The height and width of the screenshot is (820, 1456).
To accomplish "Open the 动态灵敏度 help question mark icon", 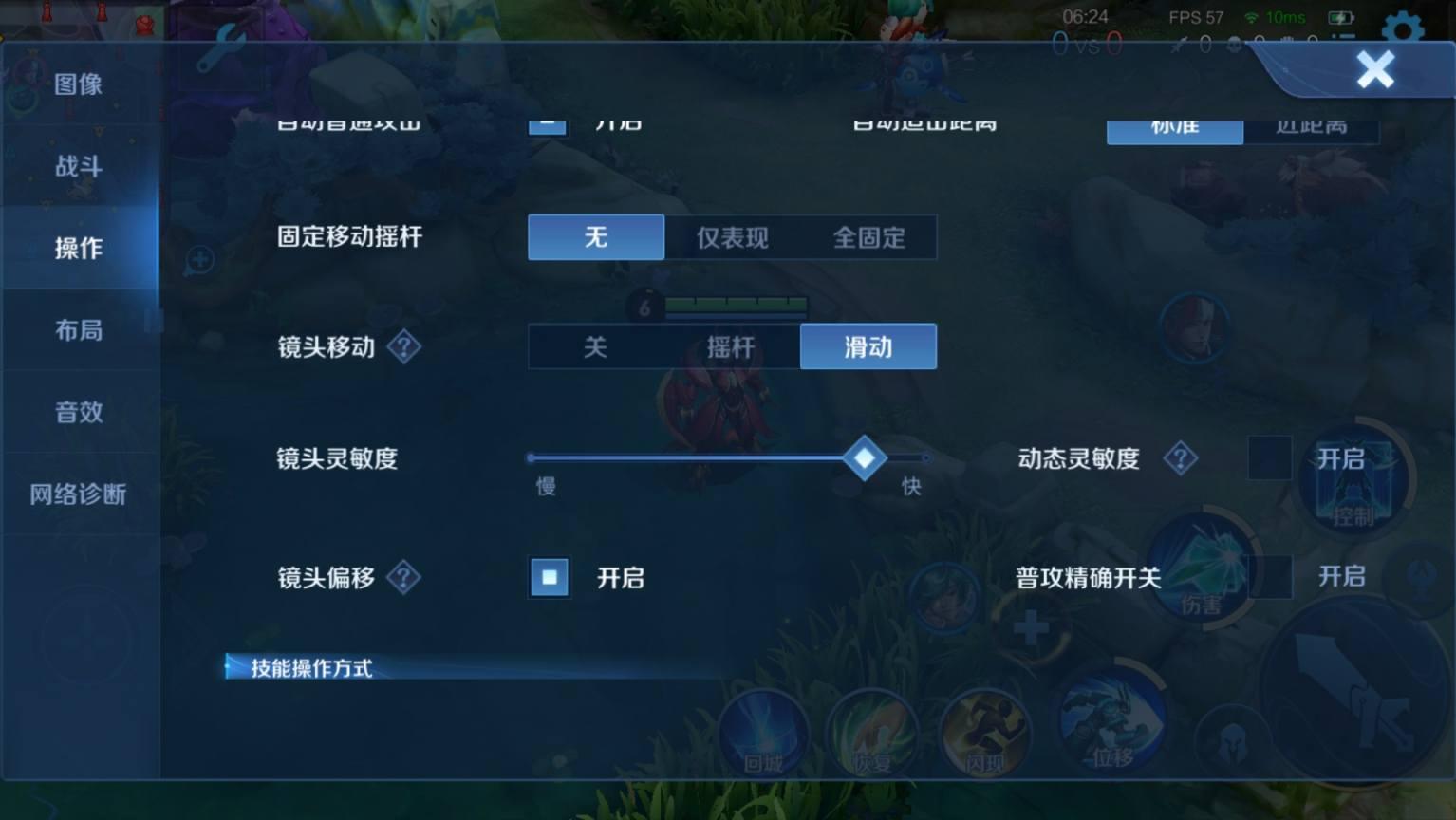I will (1180, 458).
